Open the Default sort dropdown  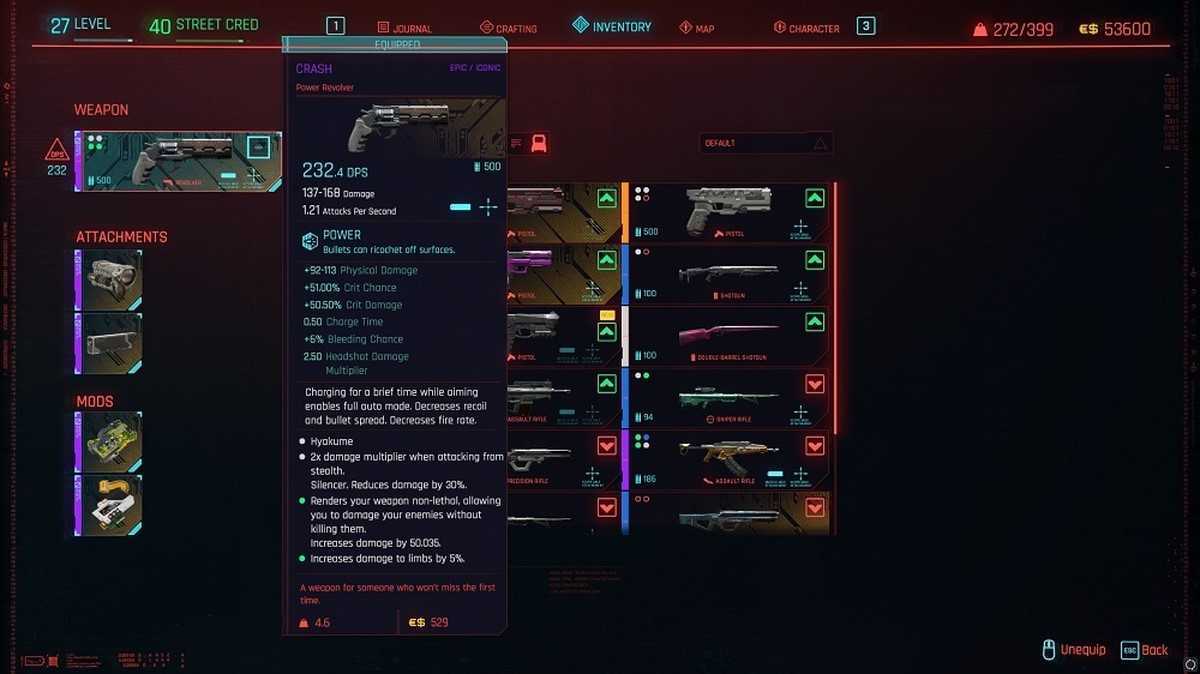[765, 143]
